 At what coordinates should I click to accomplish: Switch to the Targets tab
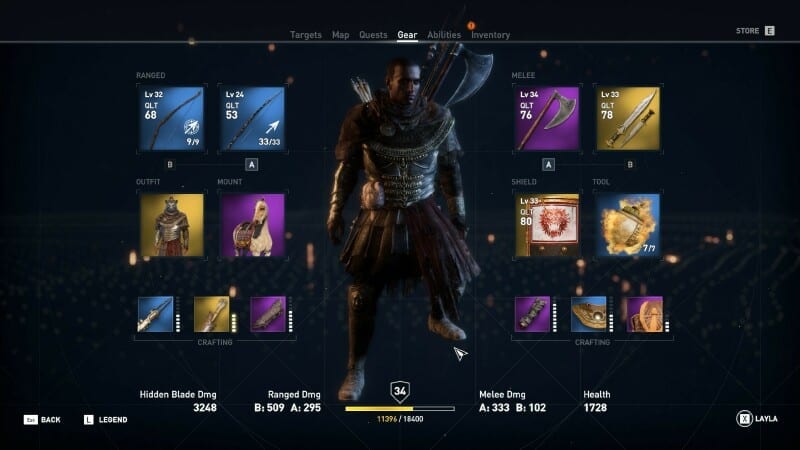point(306,35)
